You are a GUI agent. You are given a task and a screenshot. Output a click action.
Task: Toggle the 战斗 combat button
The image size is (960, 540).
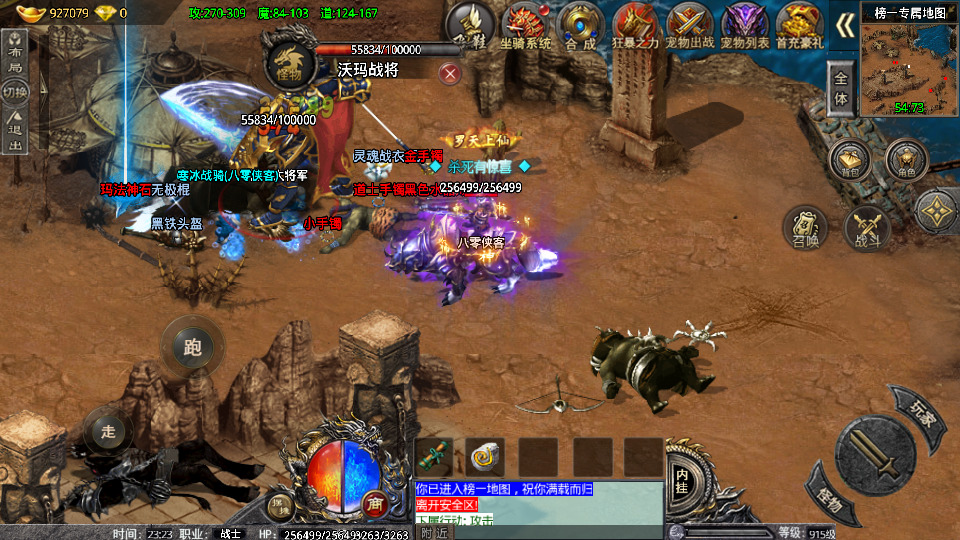[x=866, y=228]
